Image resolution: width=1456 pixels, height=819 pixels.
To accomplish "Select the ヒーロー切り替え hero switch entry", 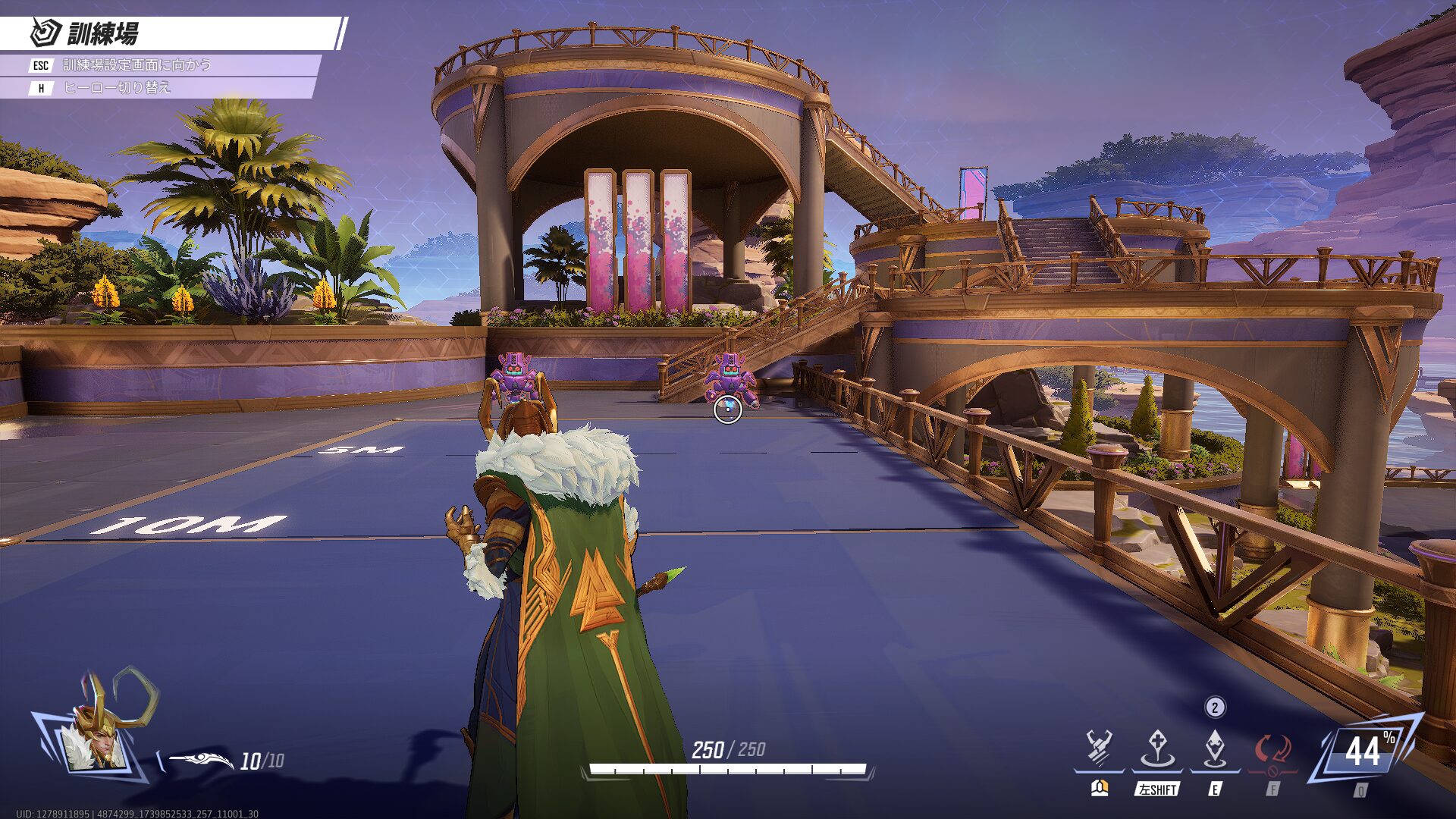I will click(x=117, y=88).
